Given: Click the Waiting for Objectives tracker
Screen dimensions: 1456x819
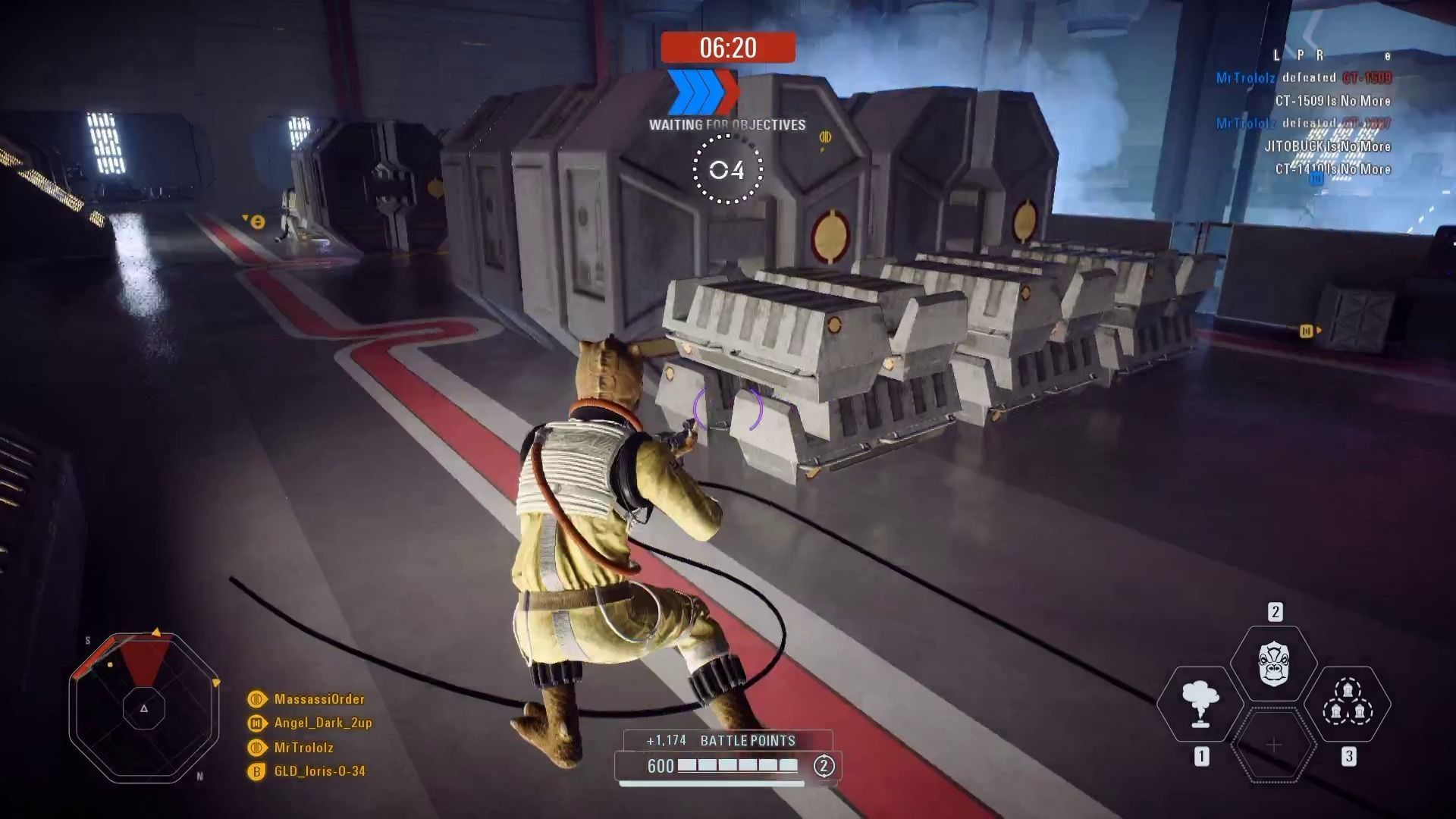Looking at the screenshot, I should (x=727, y=125).
